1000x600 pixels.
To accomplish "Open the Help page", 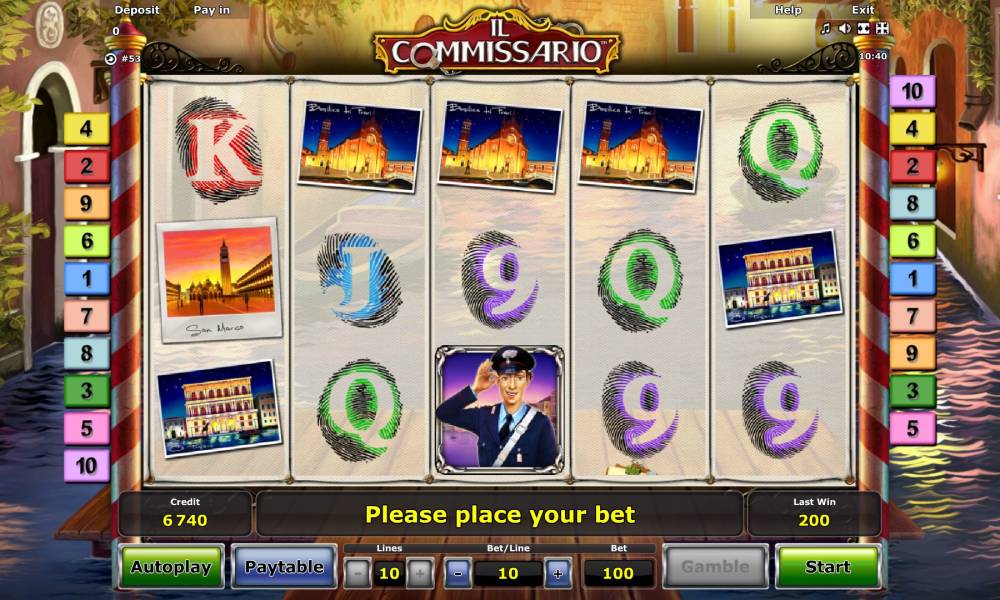I will [788, 10].
